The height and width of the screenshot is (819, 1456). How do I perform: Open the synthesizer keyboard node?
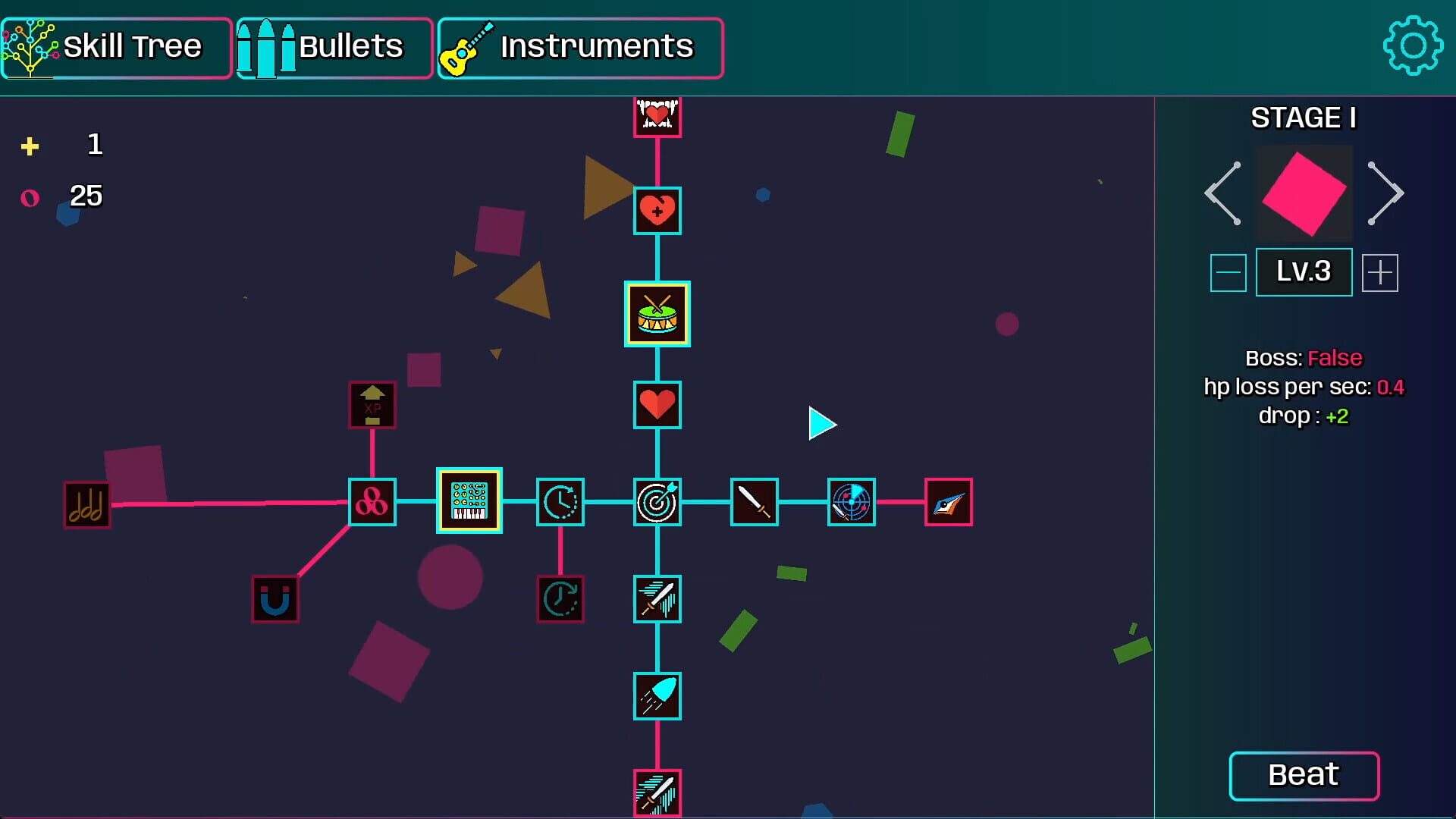click(469, 501)
